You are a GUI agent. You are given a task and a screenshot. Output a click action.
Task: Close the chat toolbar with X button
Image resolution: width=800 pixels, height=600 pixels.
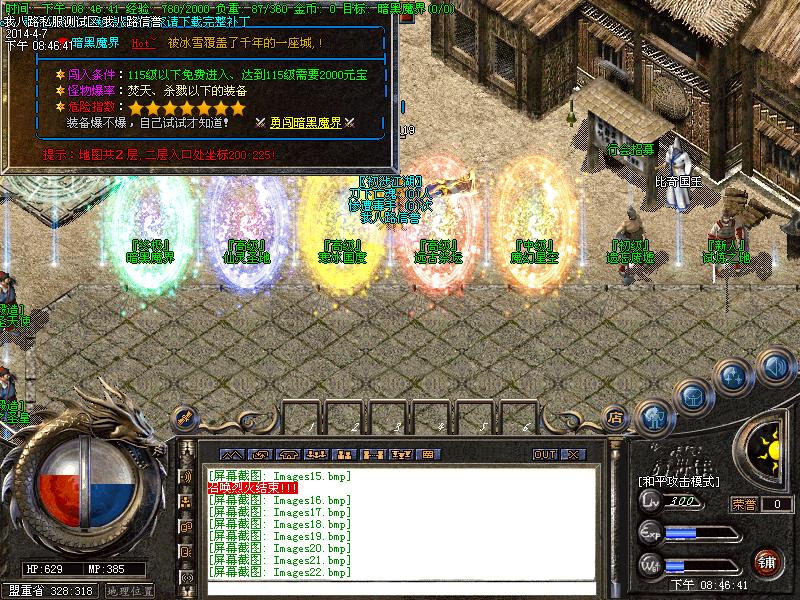click(573, 454)
